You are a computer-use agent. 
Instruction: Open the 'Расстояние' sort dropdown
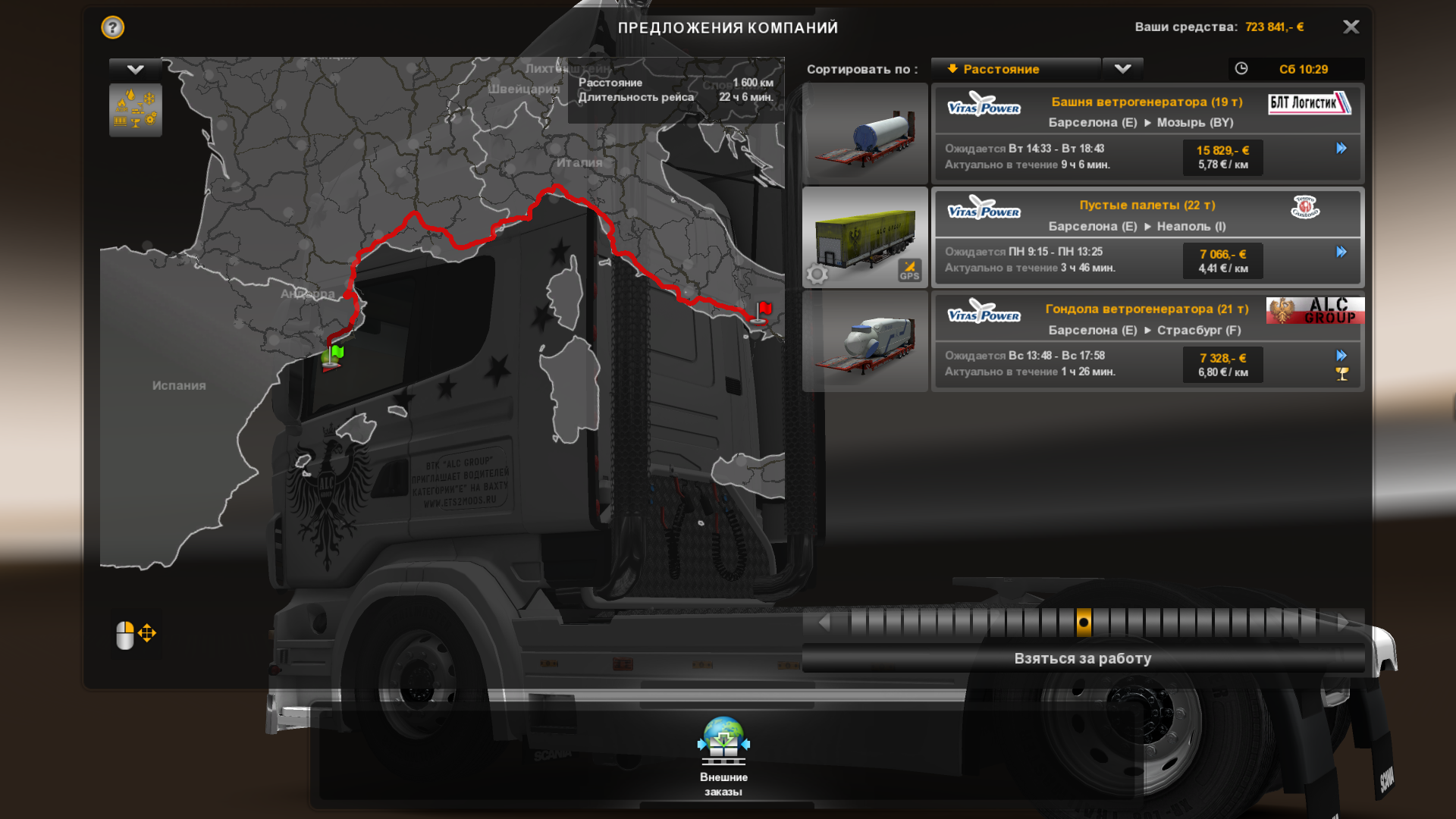click(x=1015, y=69)
